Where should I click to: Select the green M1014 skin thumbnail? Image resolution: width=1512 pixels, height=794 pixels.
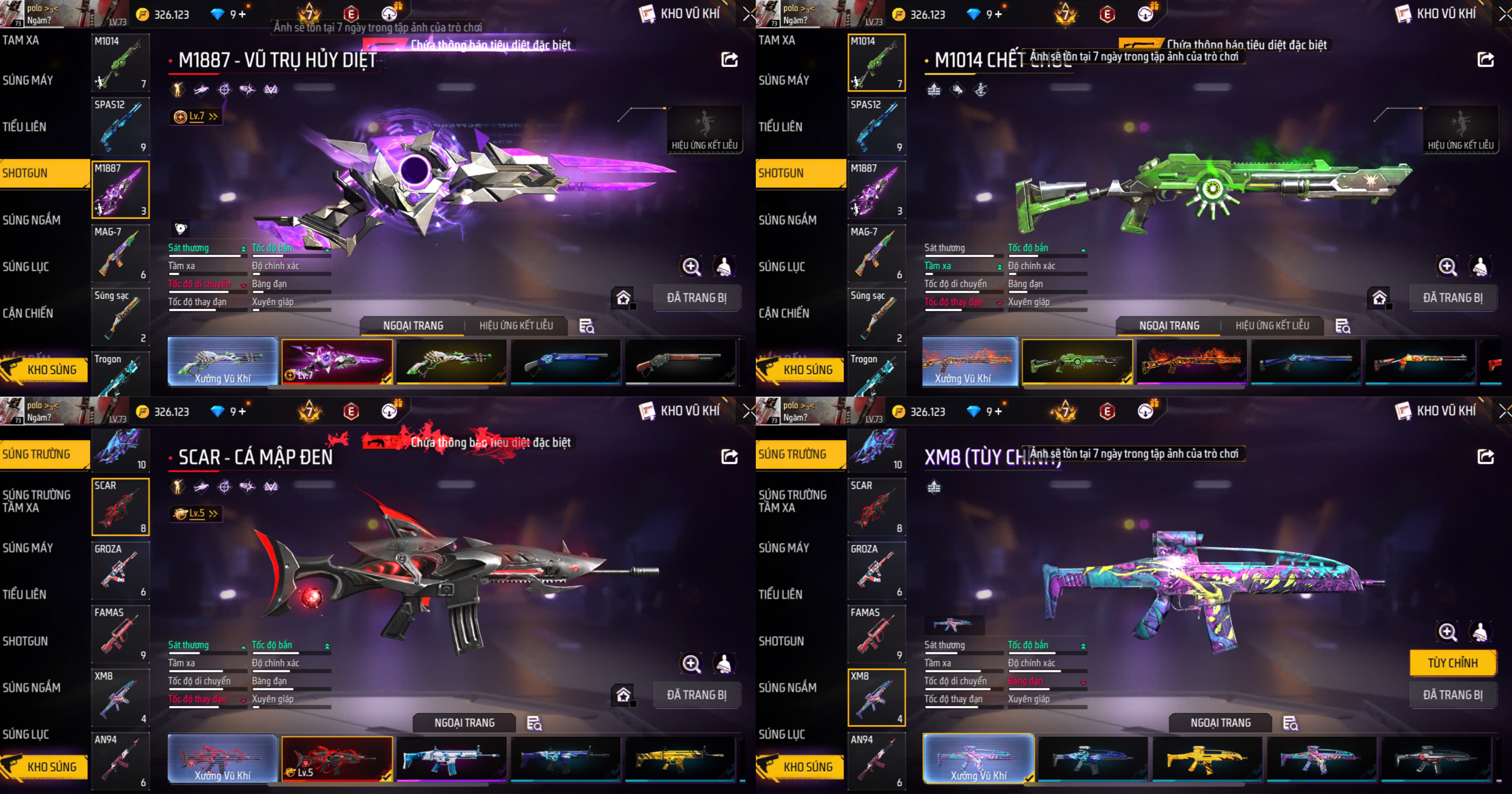pos(1076,360)
